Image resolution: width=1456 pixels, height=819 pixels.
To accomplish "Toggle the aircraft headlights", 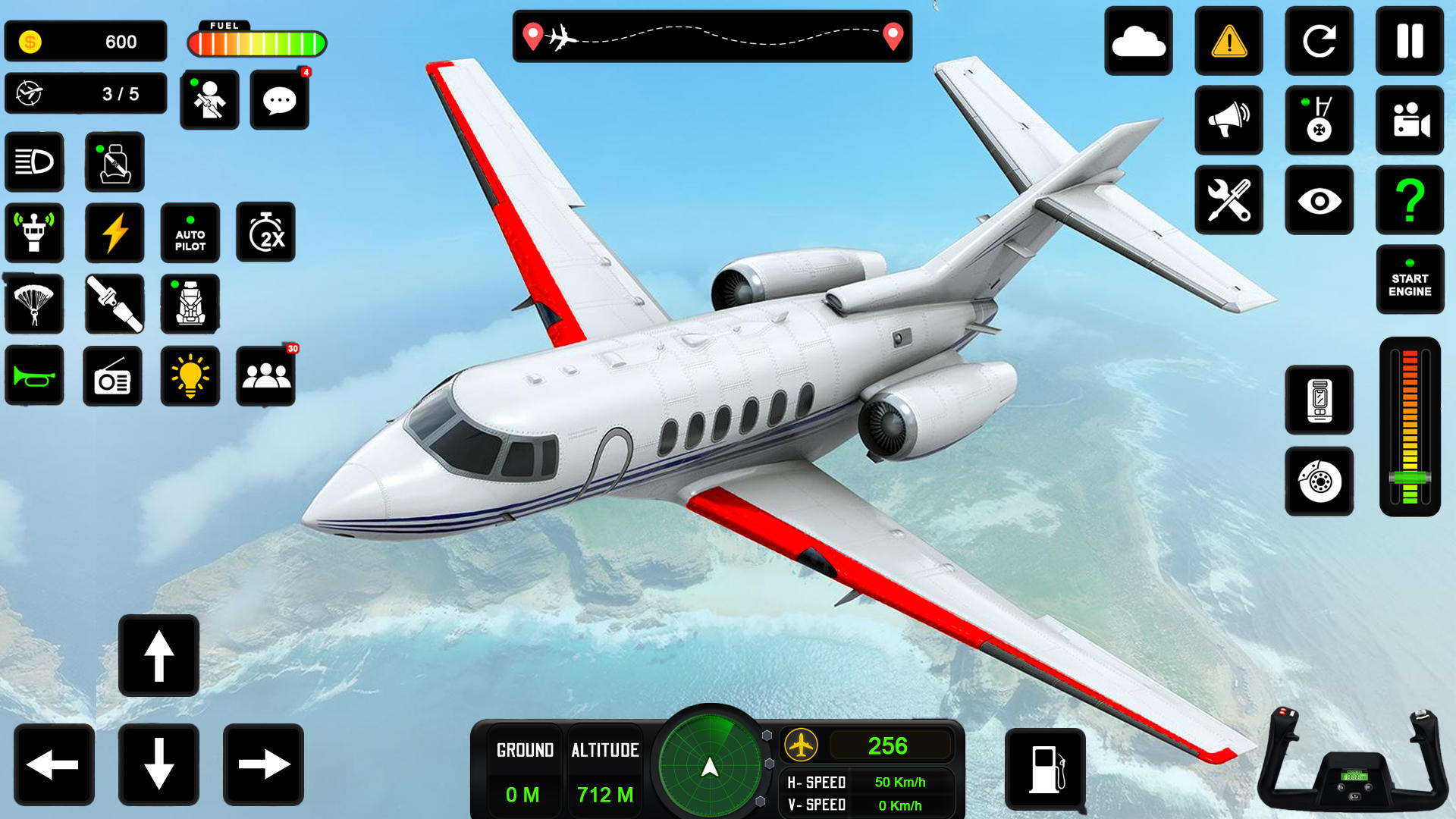I will [x=34, y=162].
